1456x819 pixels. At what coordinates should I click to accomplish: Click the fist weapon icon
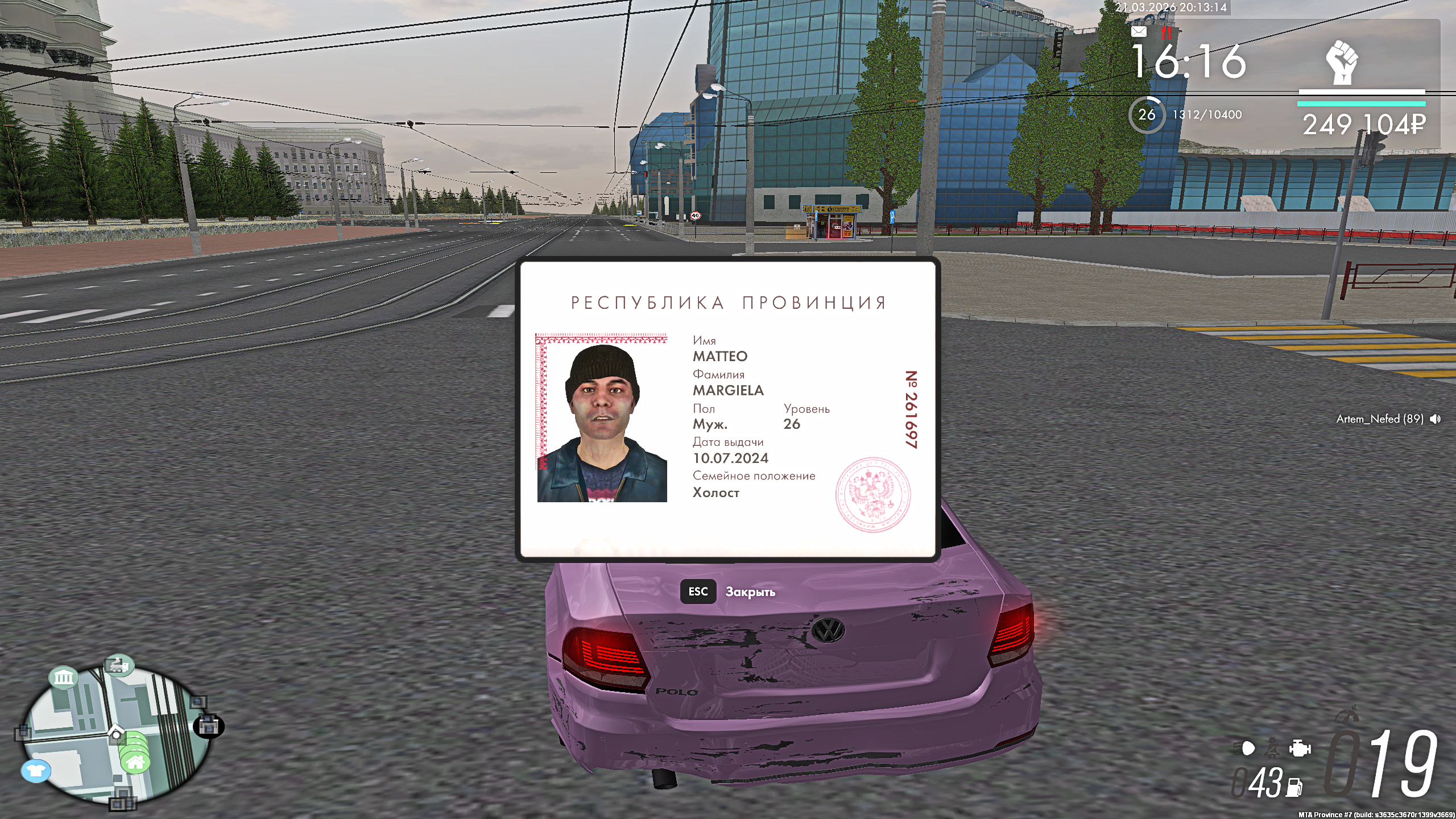tap(1342, 62)
